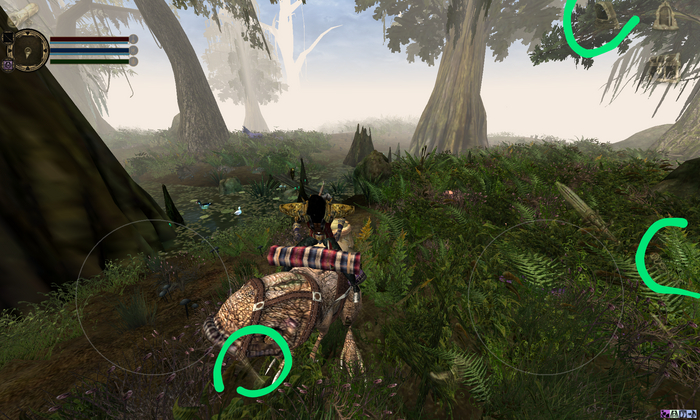Tap the right camera joystick circle
700x420 pixels.
coord(545,297)
